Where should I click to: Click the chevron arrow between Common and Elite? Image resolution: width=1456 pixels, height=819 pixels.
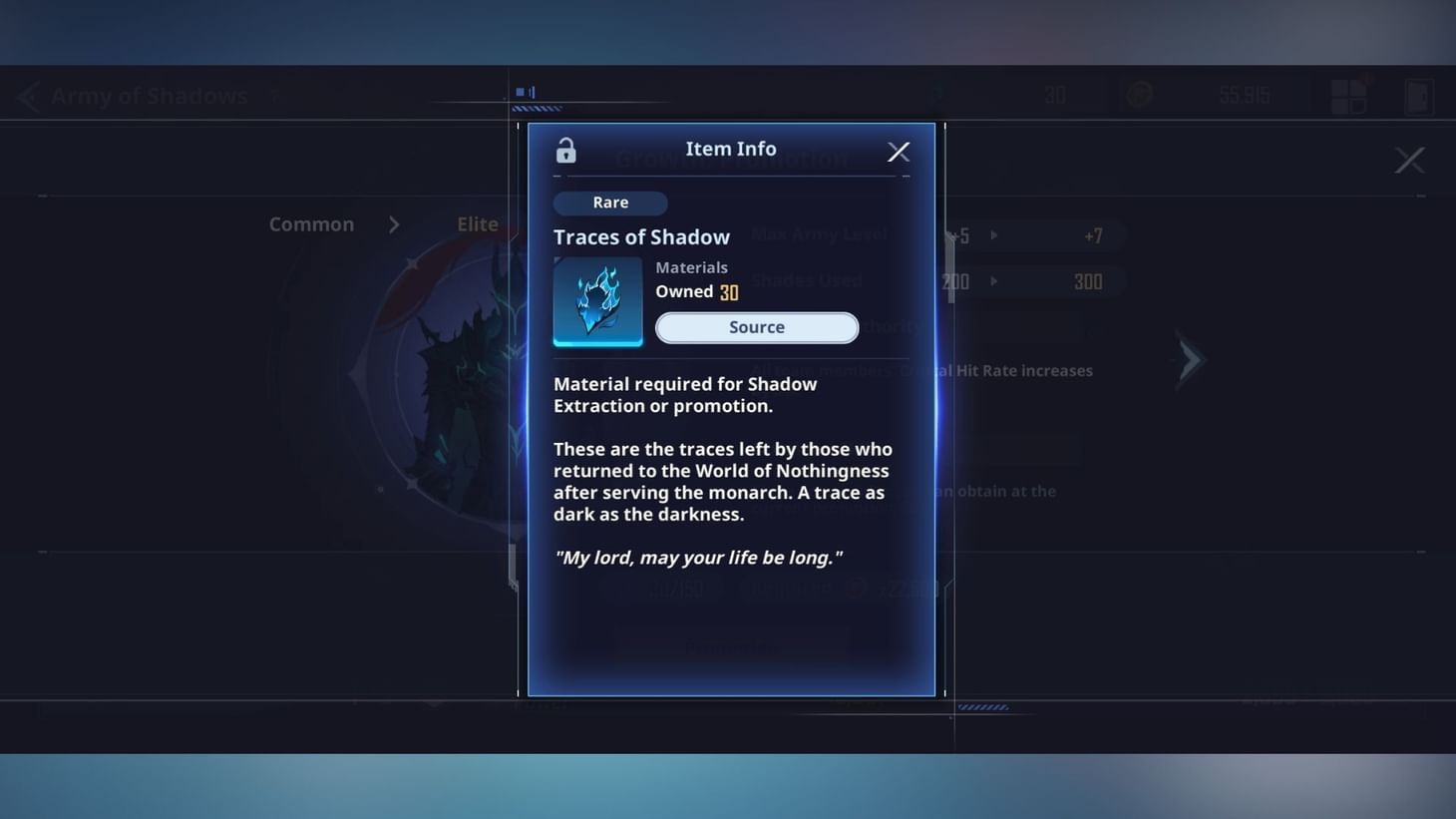tap(394, 224)
